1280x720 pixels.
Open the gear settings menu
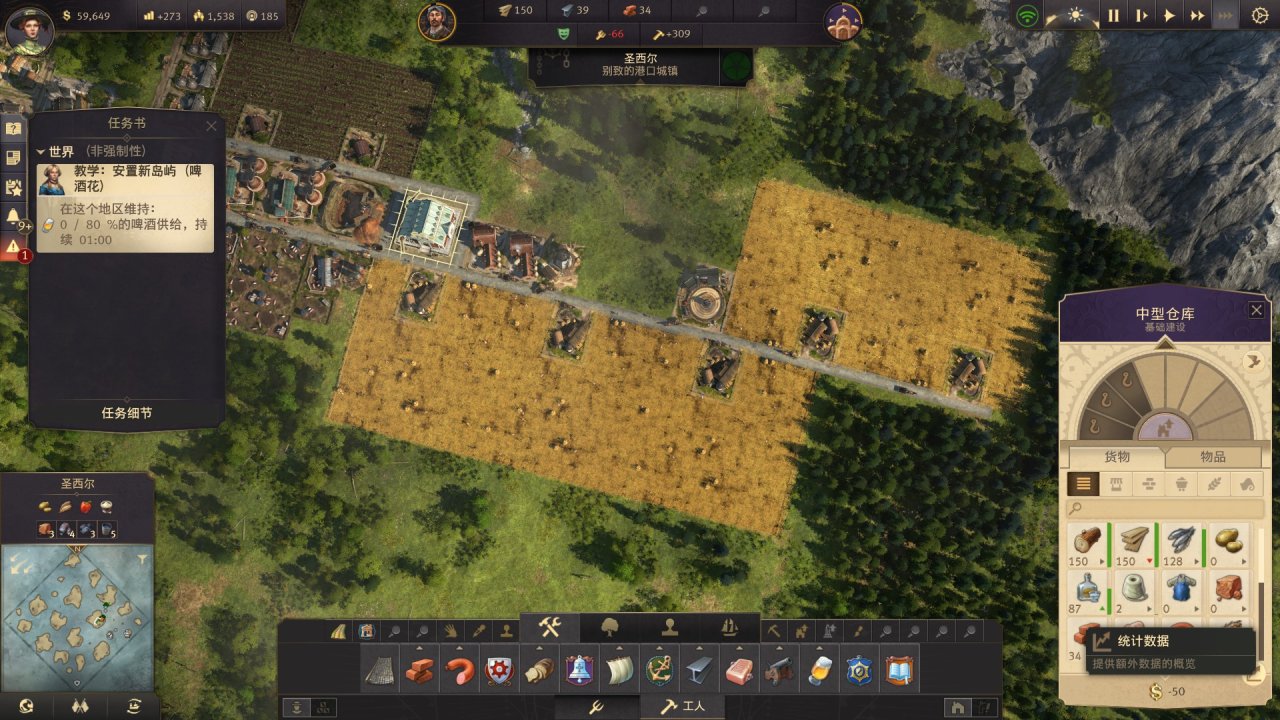[x=1259, y=16]
